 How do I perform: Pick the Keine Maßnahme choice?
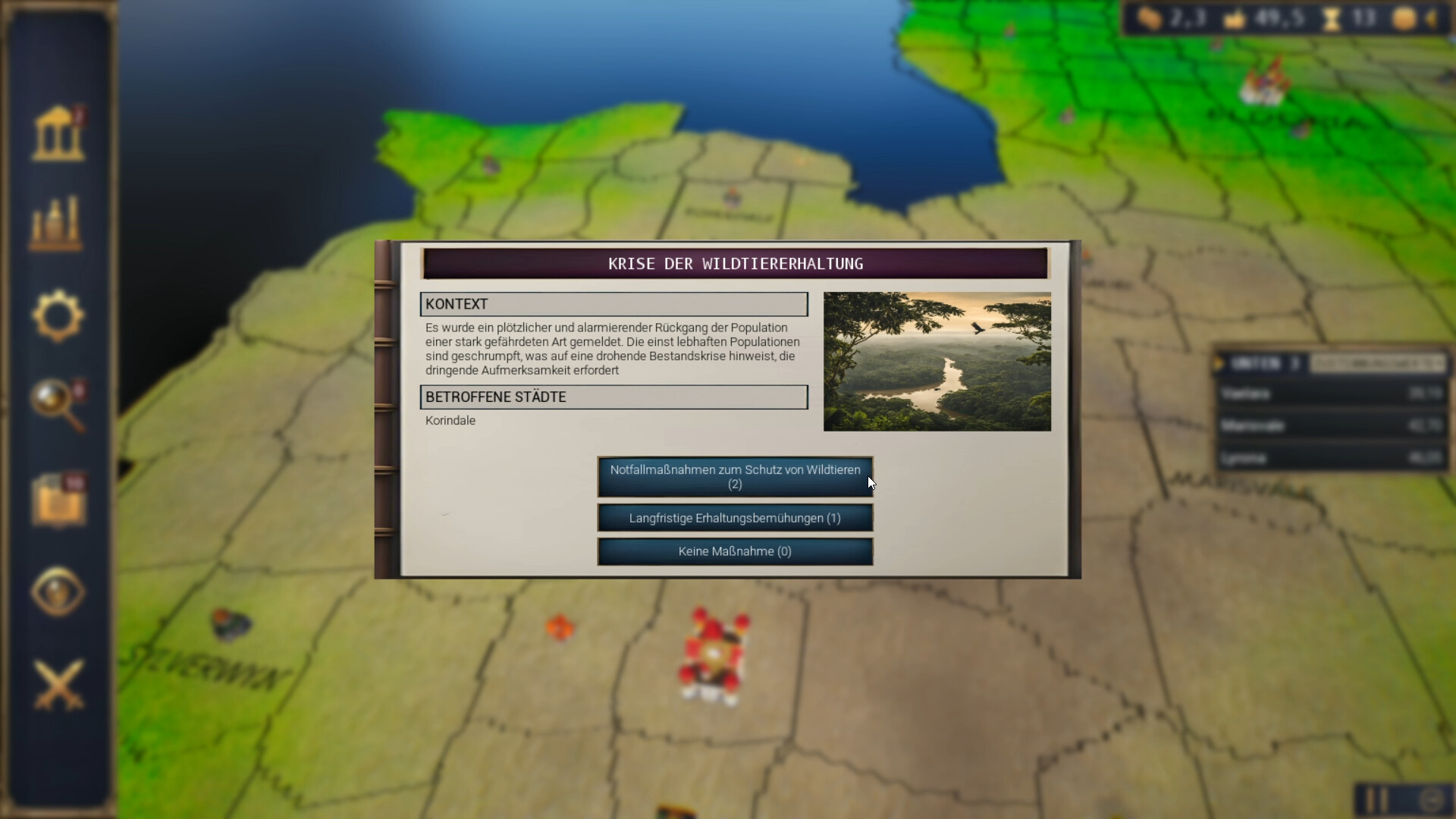click(x=734, y=551)
